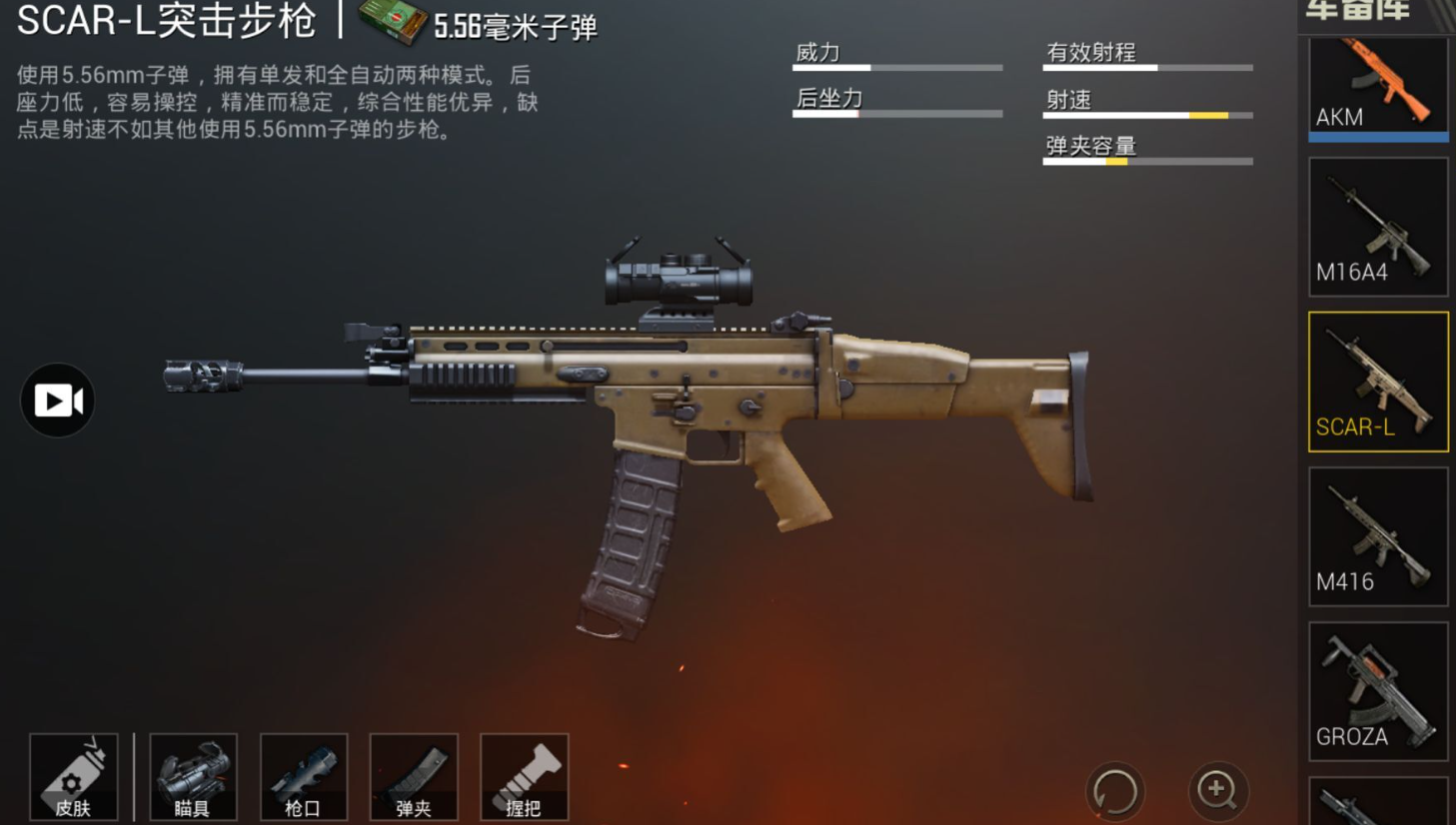Screen dimensions: 1456x825
Task: Click the 射速 fire rate stat bar
Action: (1147, 115)
